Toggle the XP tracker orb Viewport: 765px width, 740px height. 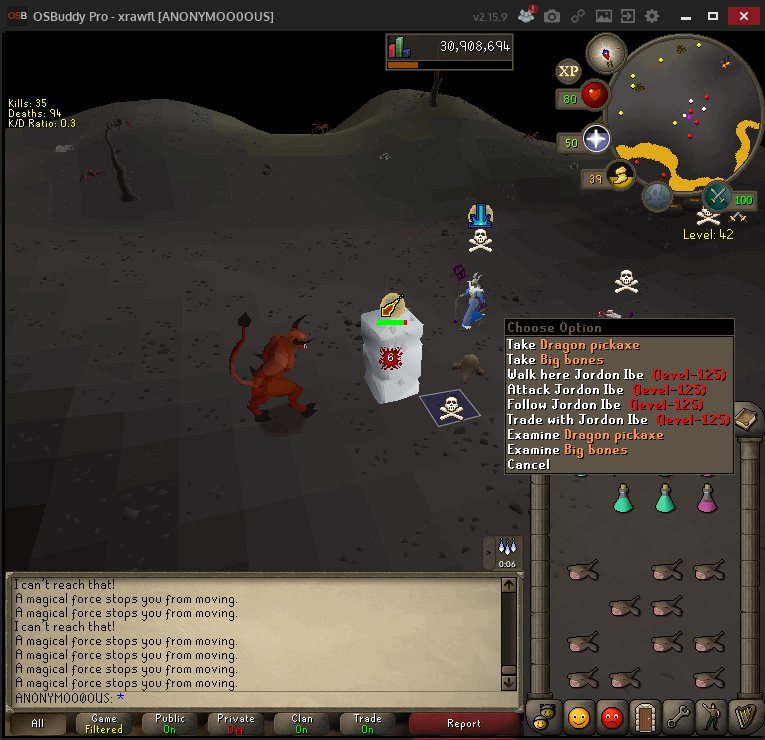click(x=569, y=71)
